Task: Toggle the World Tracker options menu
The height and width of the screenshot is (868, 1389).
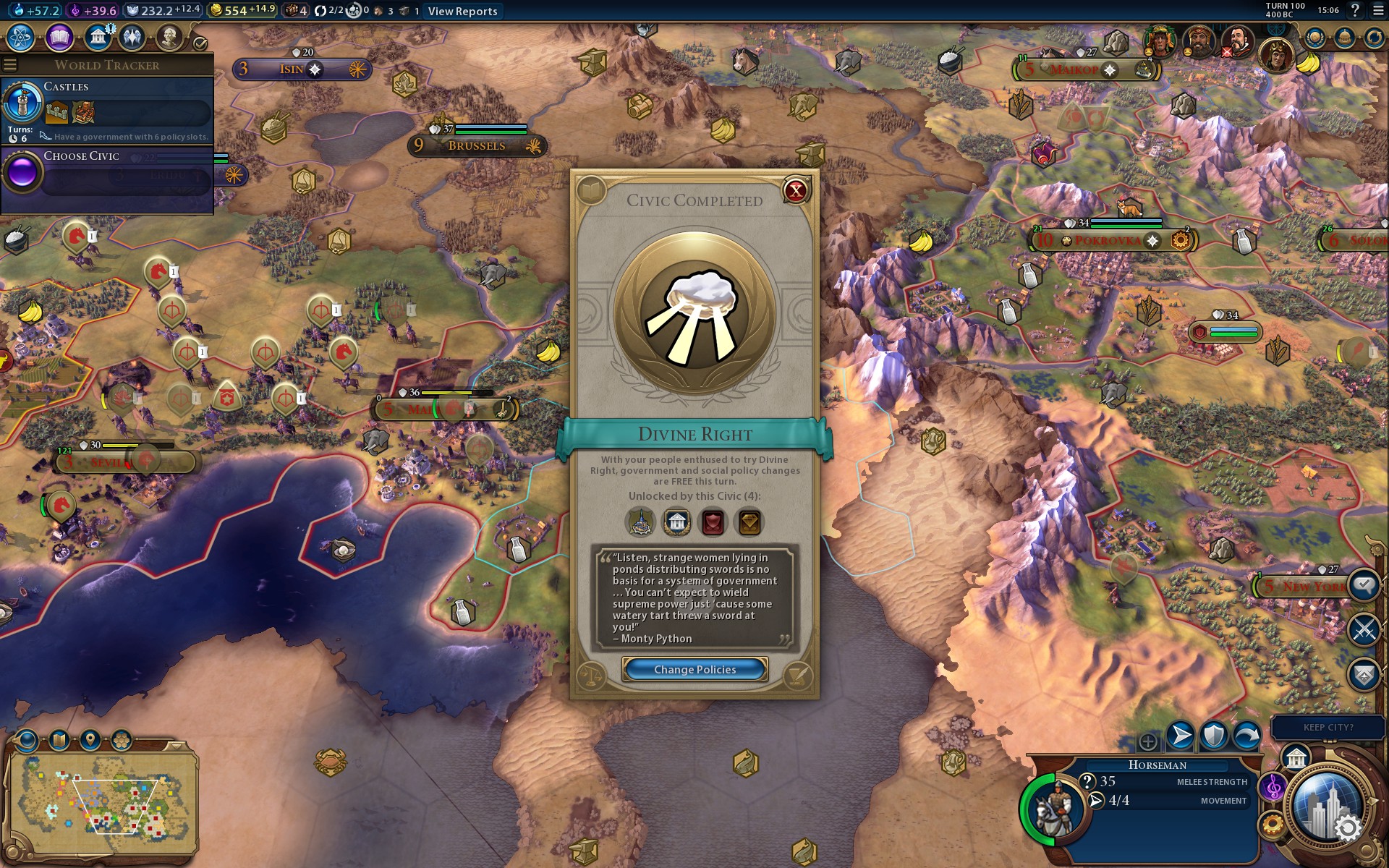Action: (x=10, y=65)
